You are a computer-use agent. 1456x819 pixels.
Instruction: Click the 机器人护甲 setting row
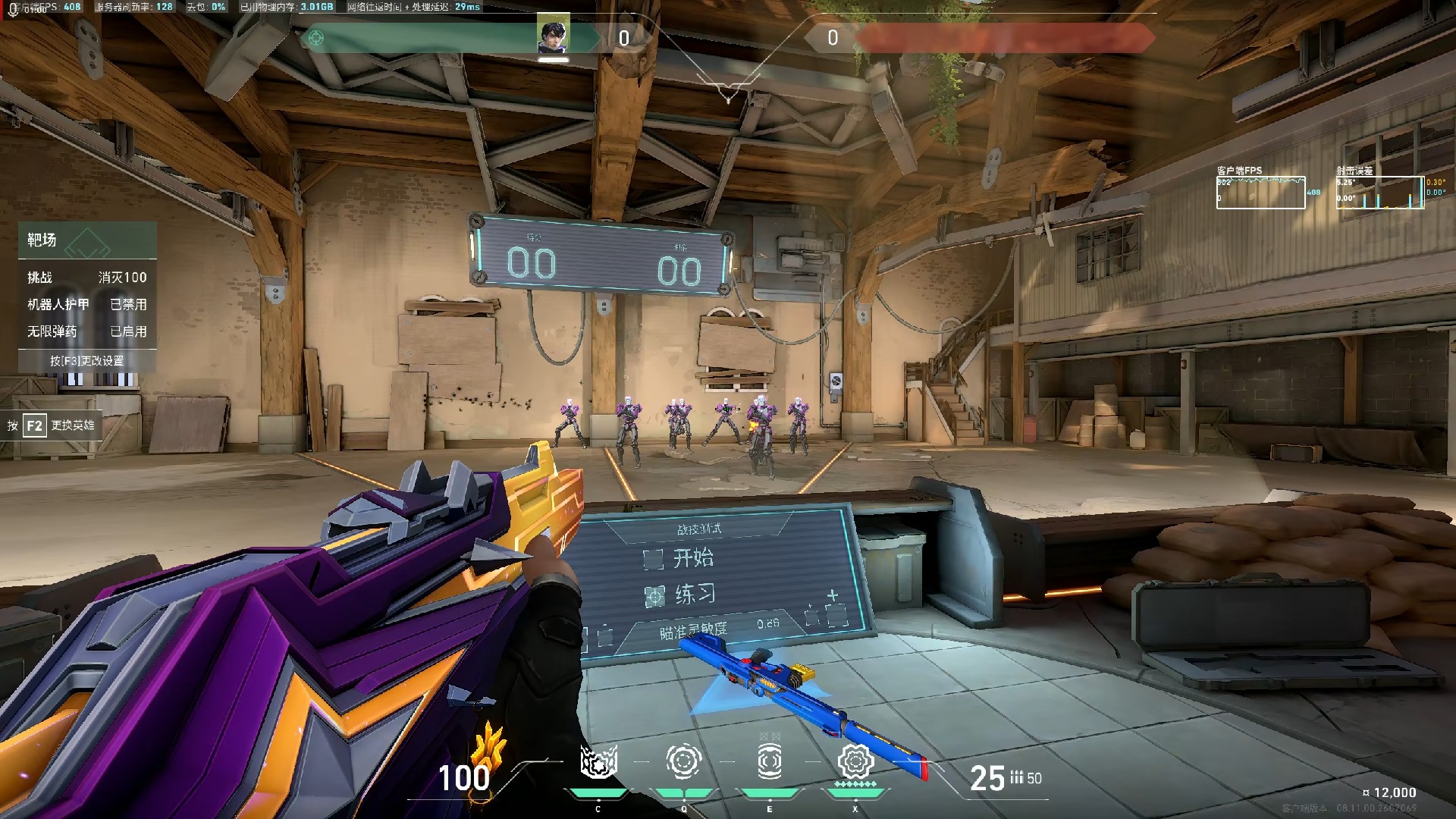tap(87, 304)
